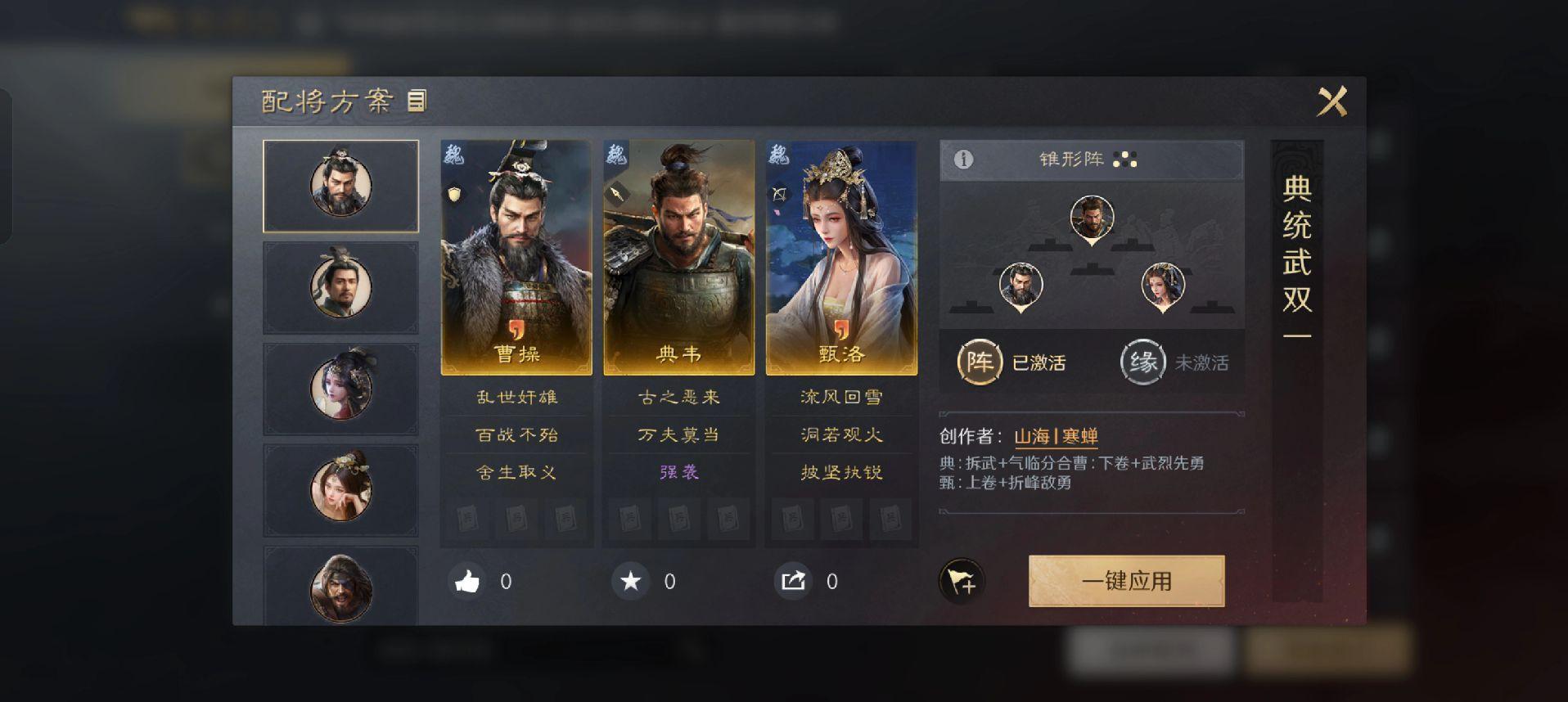This screenshot has height=702, width=1568.
Task: Select the 披坚执锐 skill entry
Action: [841, 472]
